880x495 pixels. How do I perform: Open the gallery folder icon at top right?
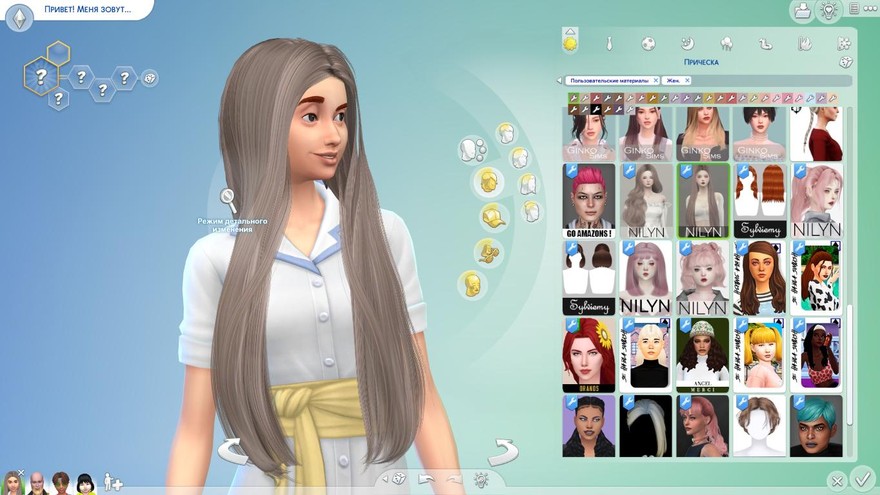[801, 11]
